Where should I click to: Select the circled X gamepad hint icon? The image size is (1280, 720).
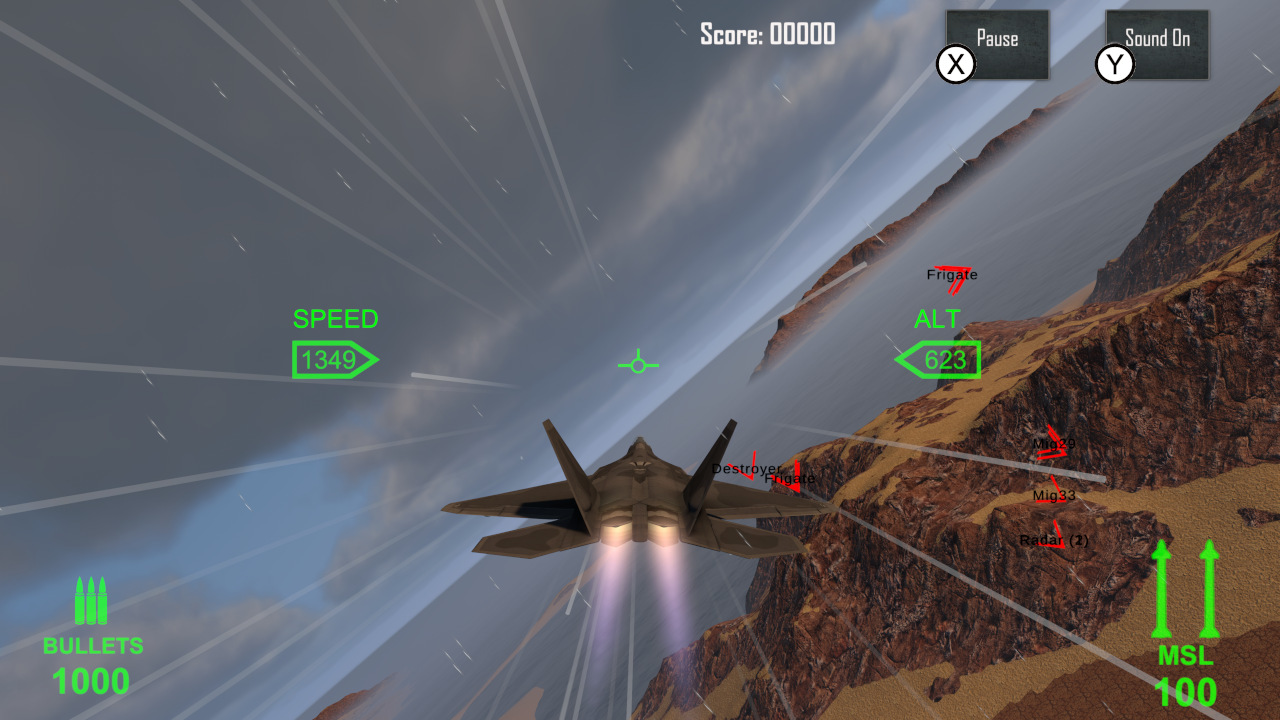pyautogui.click(x=955, y=64)
